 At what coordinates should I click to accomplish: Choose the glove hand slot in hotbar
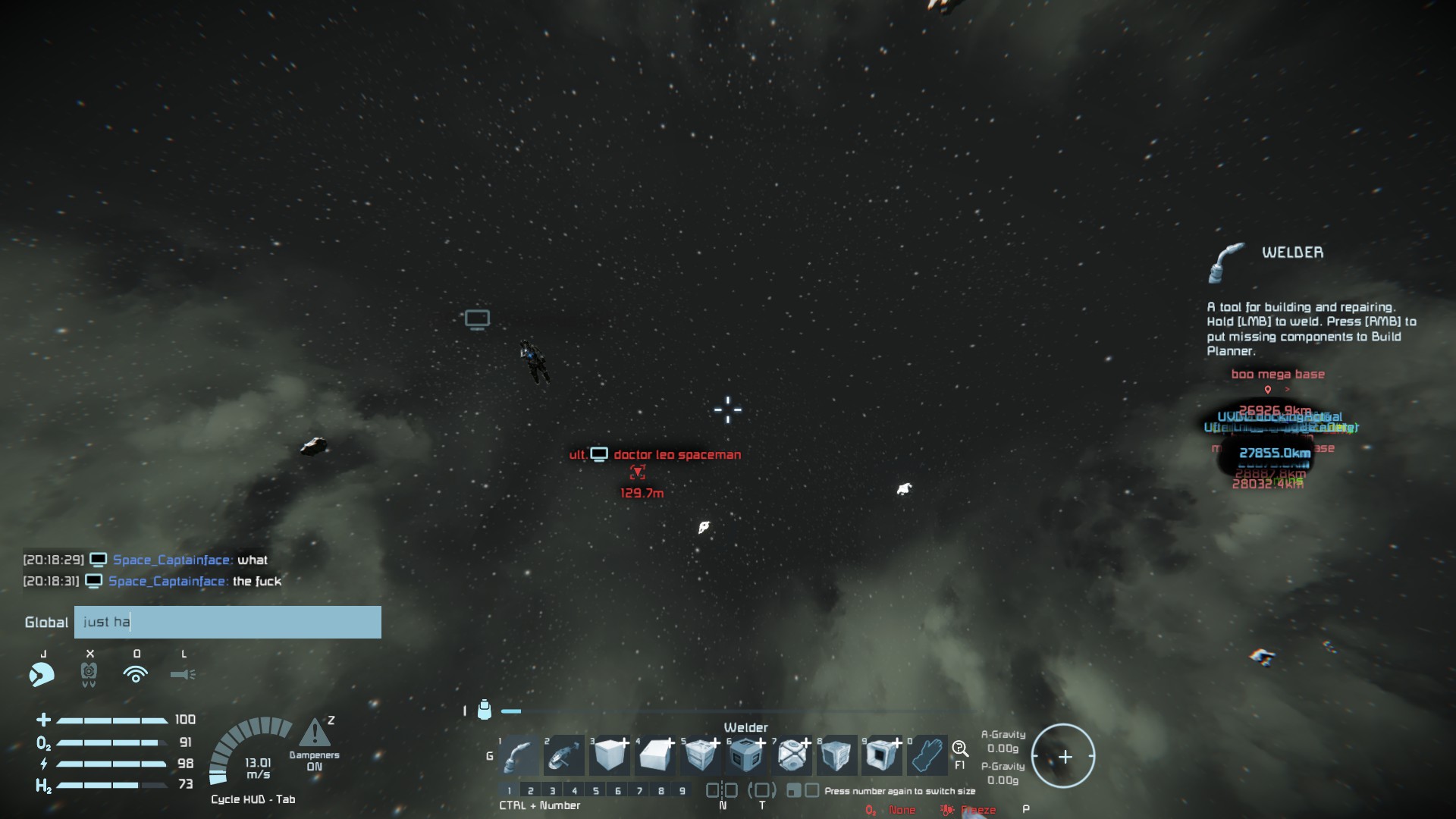click(x=927, y=755)
